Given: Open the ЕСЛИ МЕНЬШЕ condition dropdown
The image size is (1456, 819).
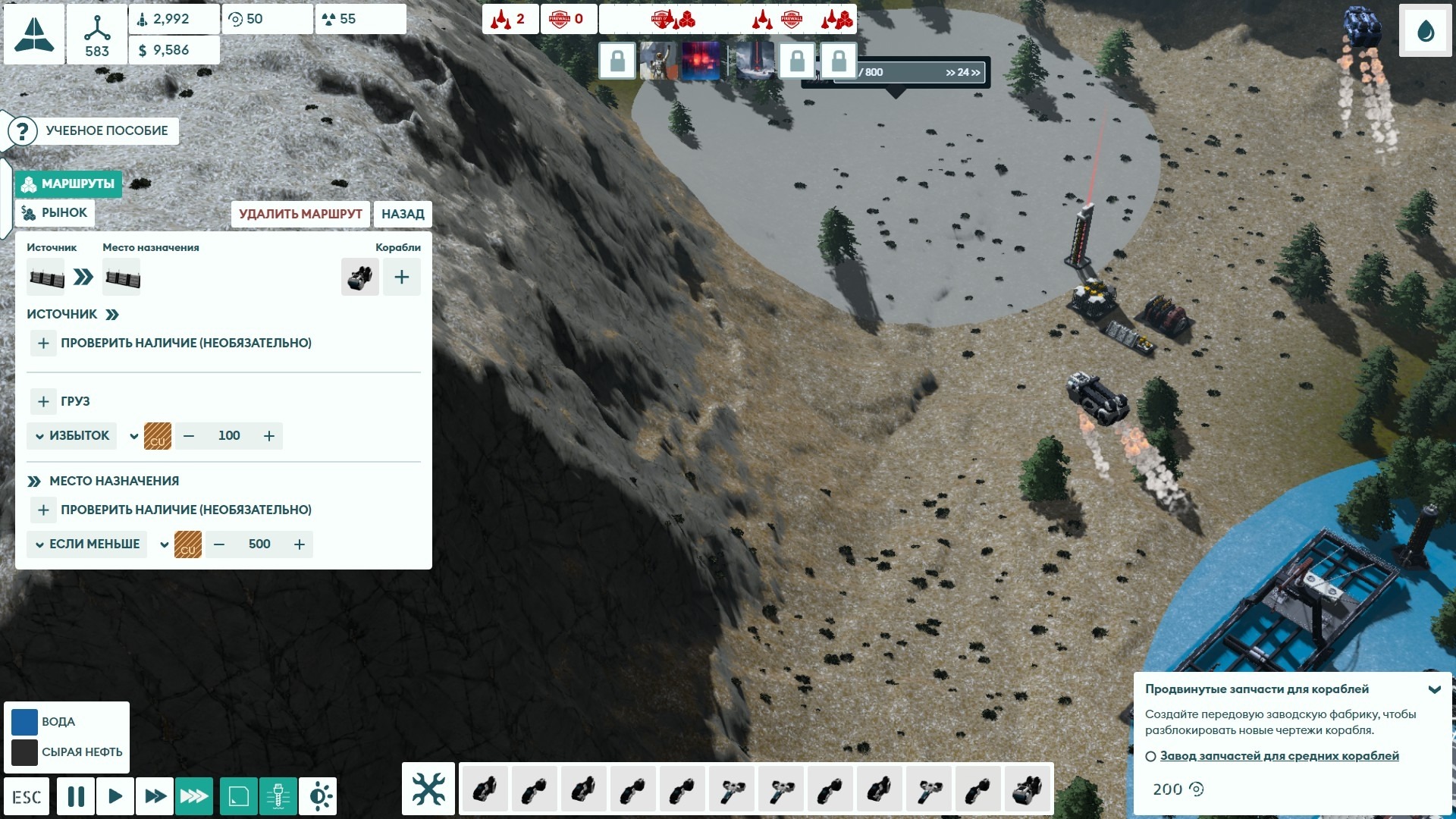Looking at the screenshot, I should point(87,544).
